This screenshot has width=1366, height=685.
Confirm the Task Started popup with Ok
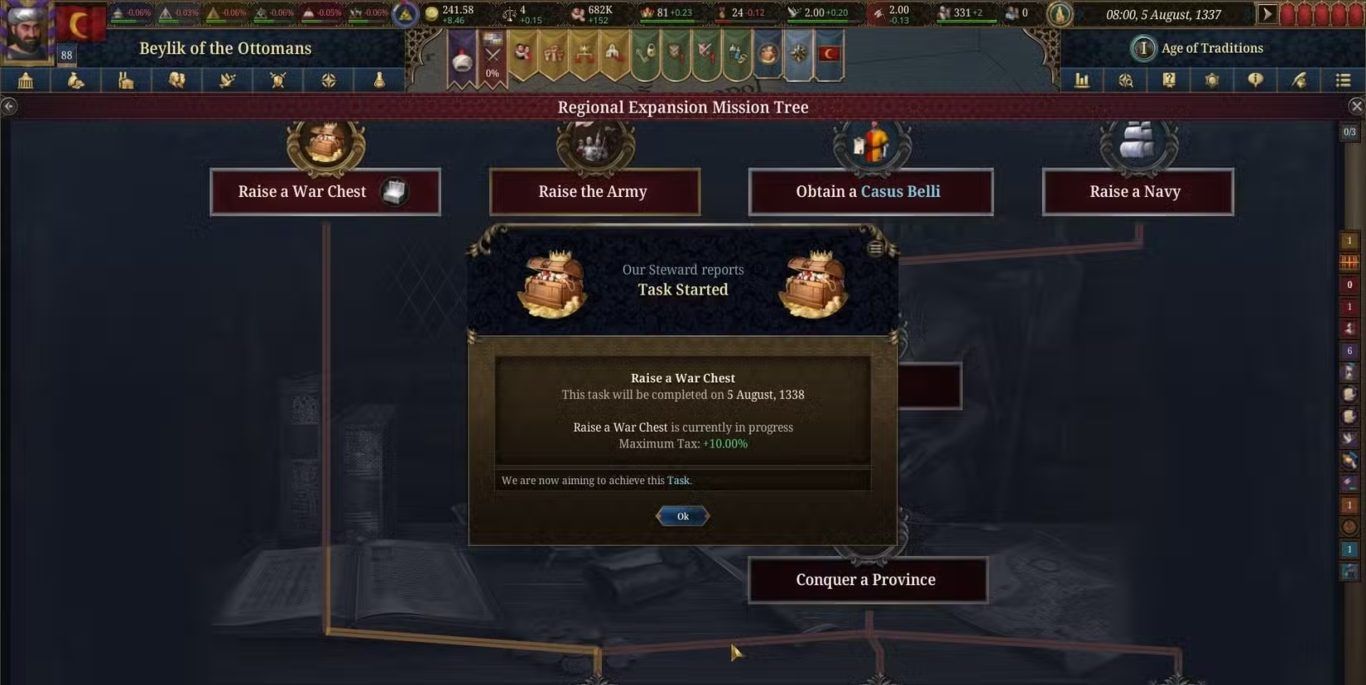[x=682, y=516]
